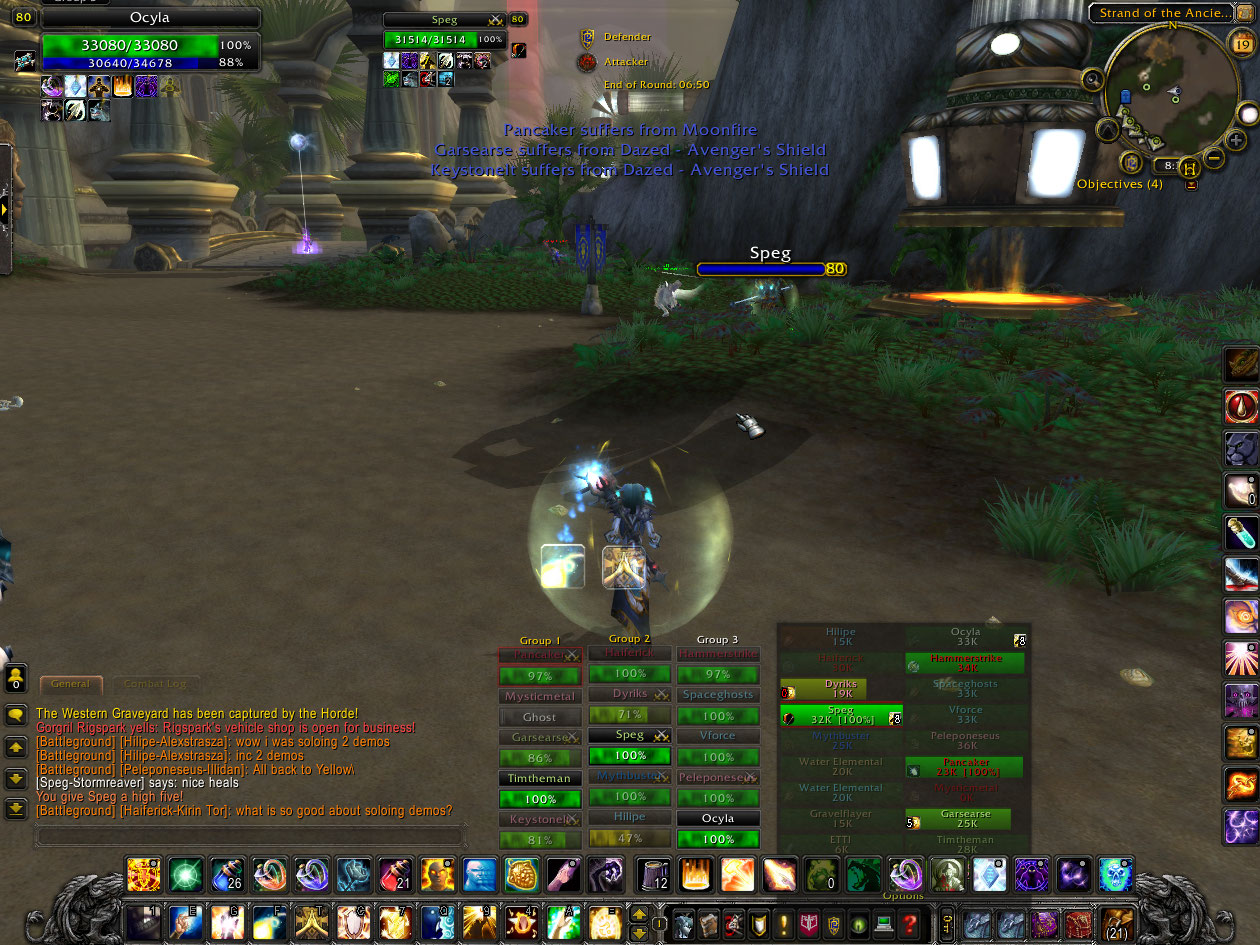The width and height of the screenshot is (1260, 945).
Task: Zoom out the minimap with minus button
Action: tap(1213, 157)
